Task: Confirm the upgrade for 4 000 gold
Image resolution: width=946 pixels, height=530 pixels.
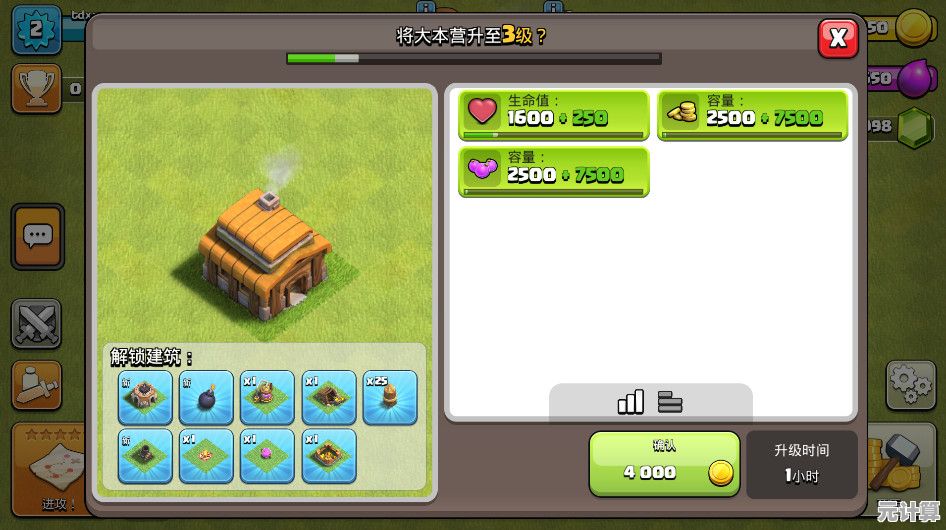Action: (664, 464)
